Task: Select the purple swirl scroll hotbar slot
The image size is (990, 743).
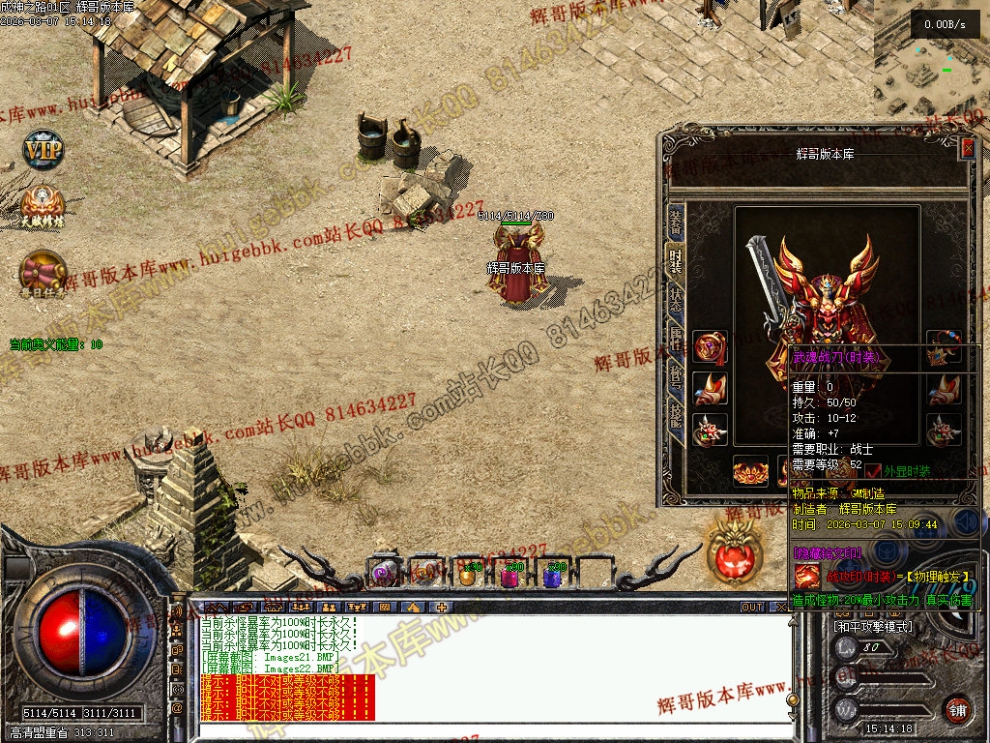Action: (383, 573)
